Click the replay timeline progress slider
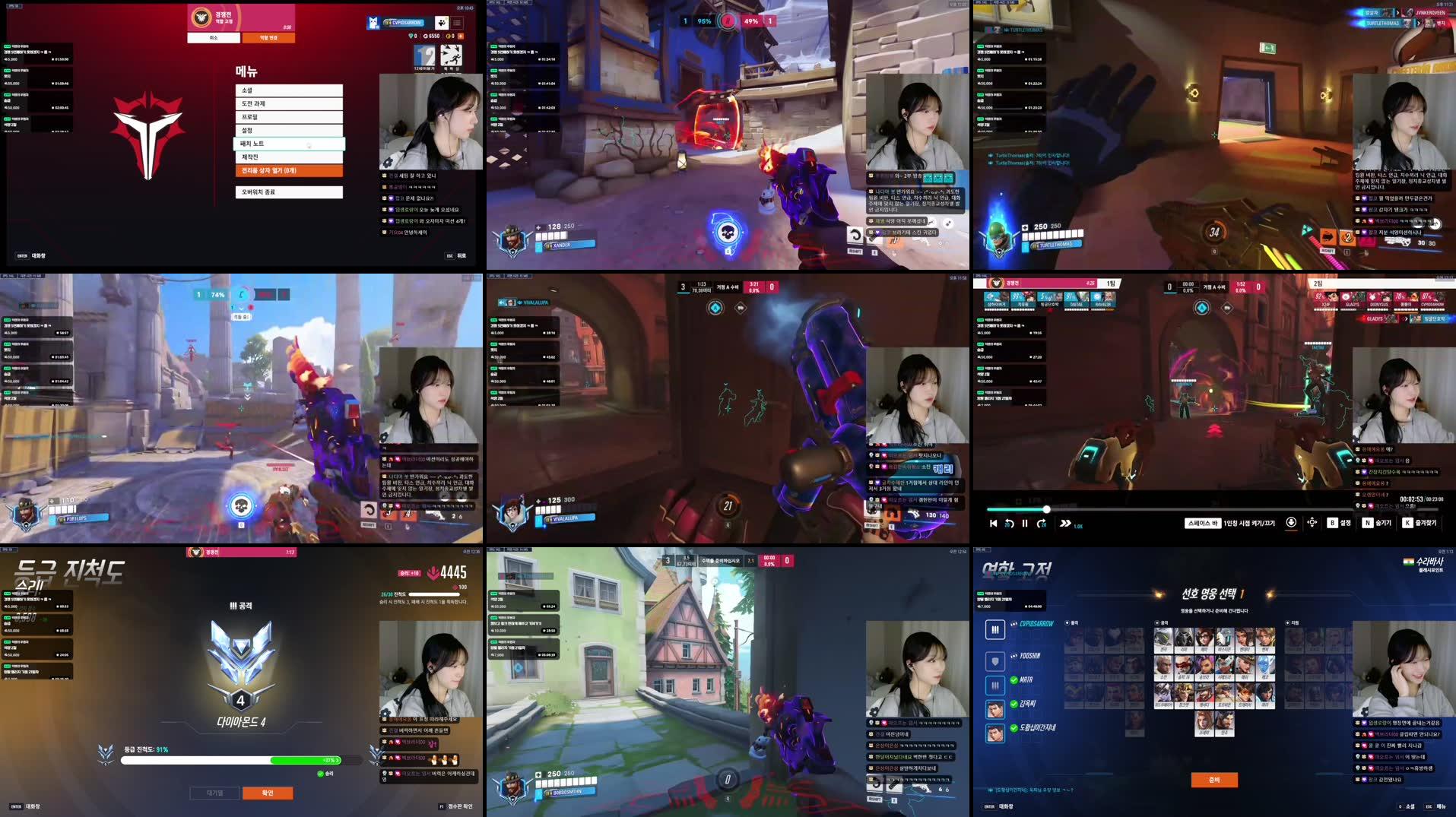Screen dimensions: 1456x817 click(x=1046, y=509)
